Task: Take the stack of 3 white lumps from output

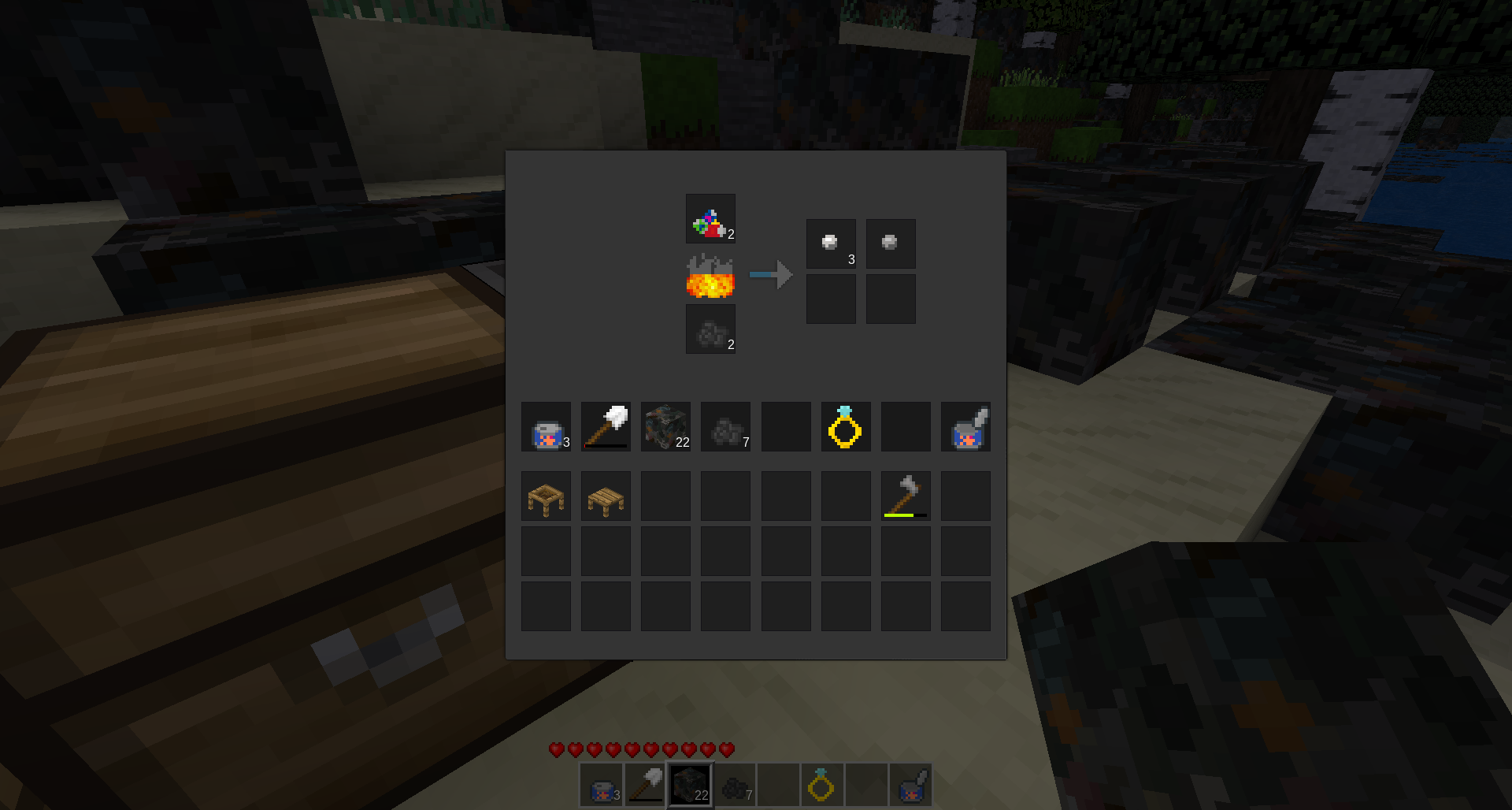Action: (x=831, y=243)
